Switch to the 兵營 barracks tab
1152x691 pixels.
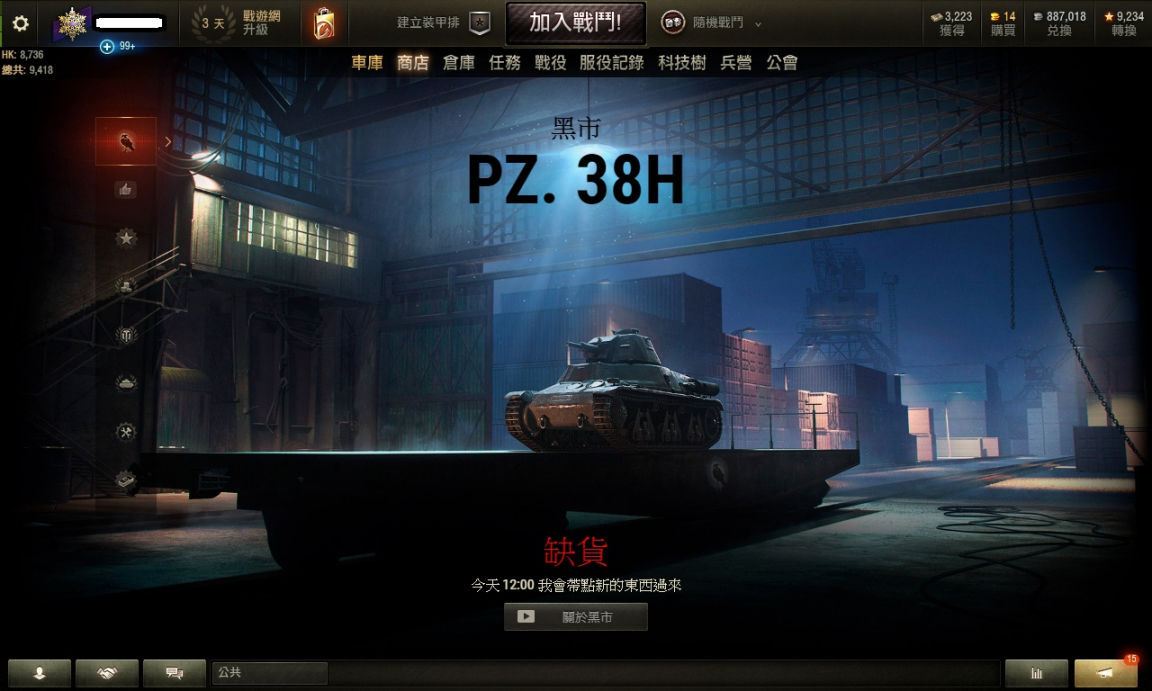pyautogui.click(x=736, y=63)
